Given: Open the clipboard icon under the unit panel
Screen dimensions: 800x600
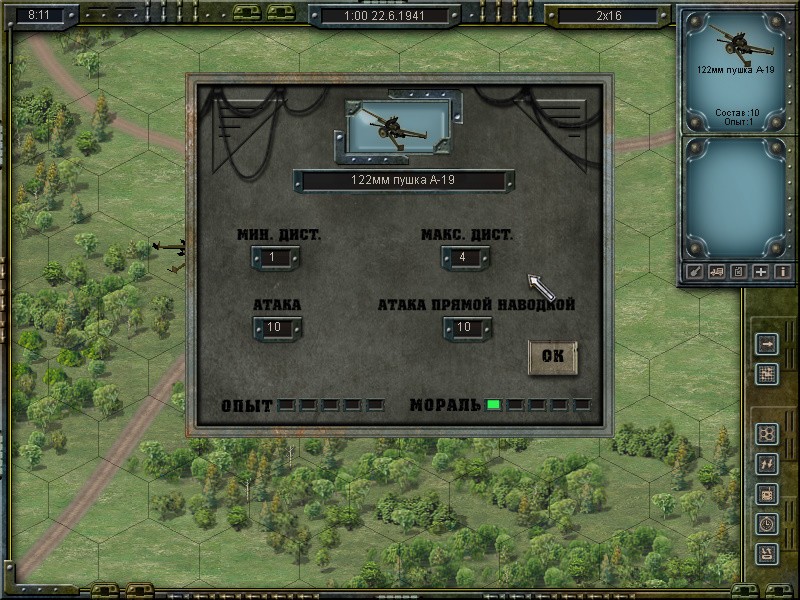Looking at the screenshot, I should pyautogui.click(x=739, y=271).
